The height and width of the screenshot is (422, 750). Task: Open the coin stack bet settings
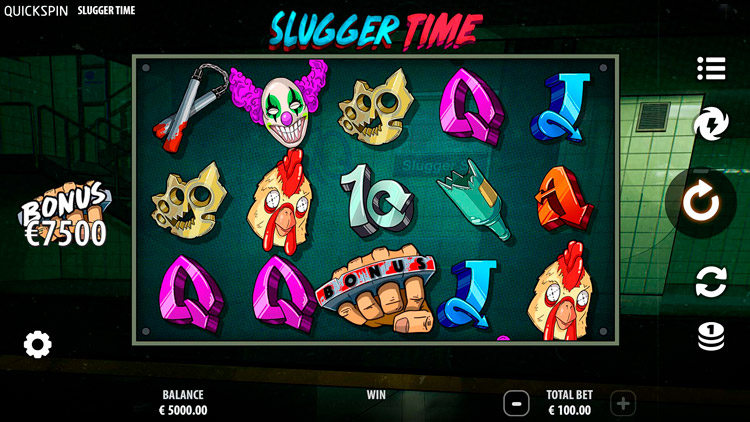[x=711, y=336]
